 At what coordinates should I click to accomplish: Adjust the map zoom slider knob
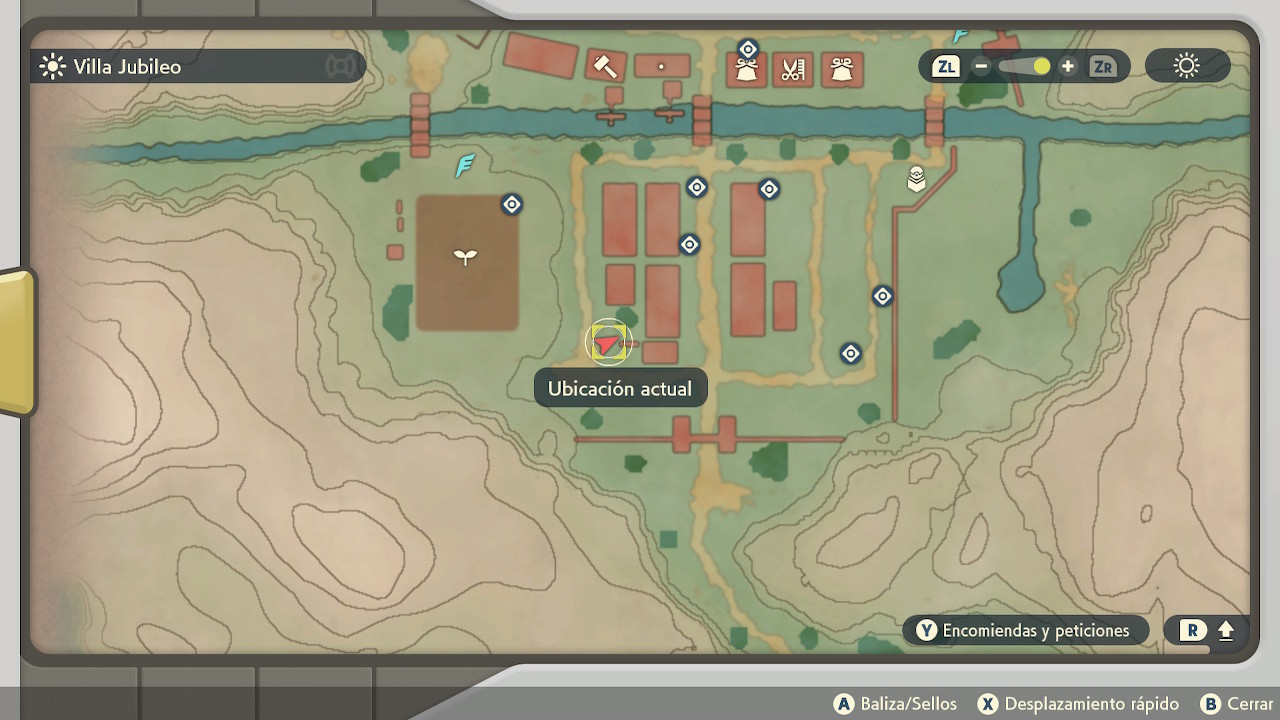pos(1041,67)
